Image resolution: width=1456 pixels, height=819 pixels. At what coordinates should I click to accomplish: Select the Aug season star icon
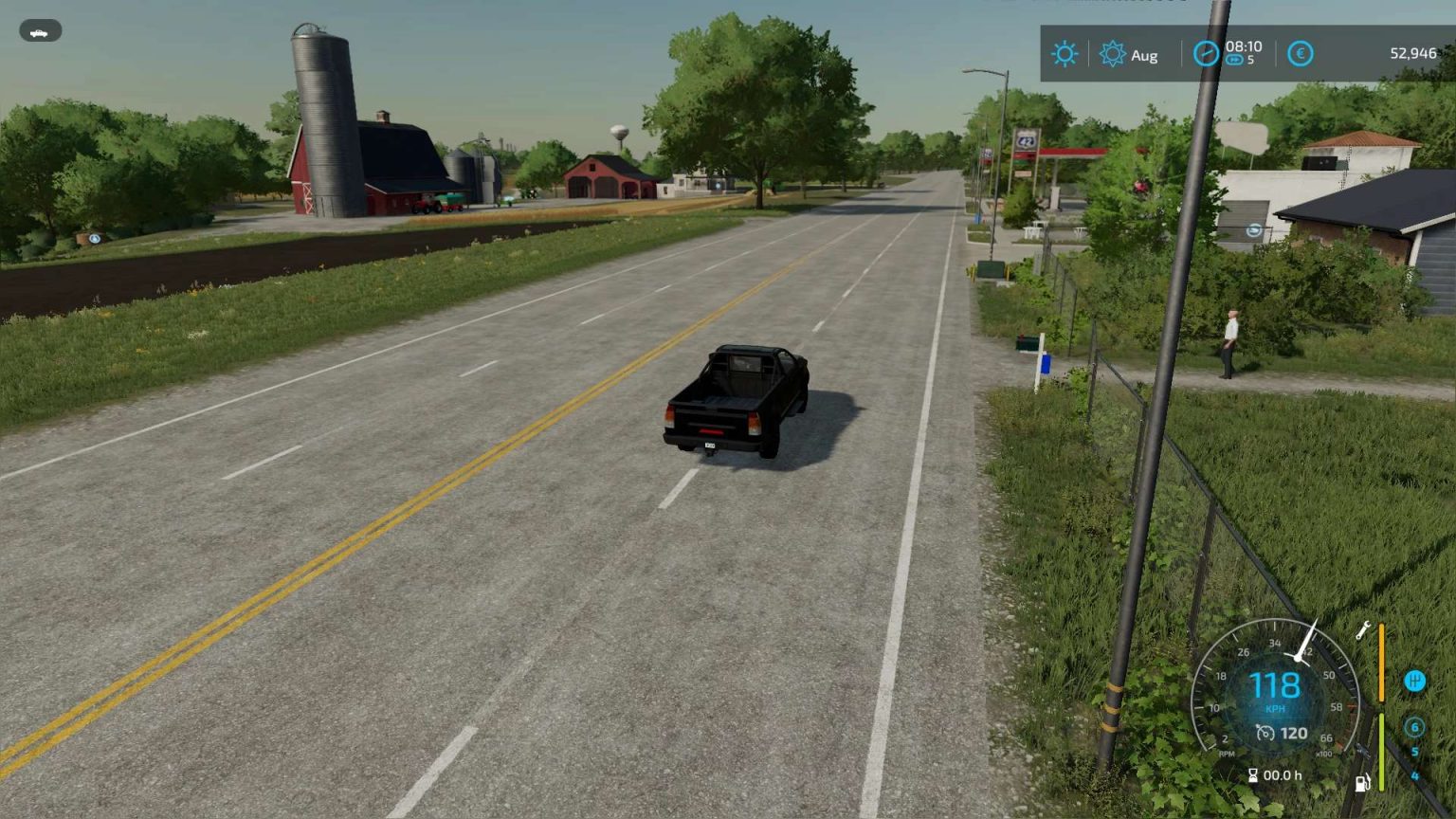(x=1112, y=54)
